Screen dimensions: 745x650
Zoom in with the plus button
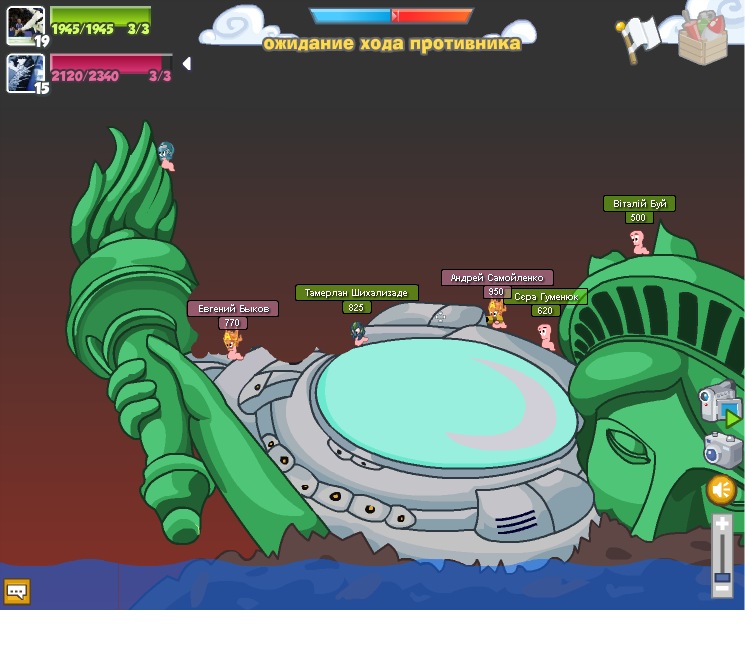point(722,523)
